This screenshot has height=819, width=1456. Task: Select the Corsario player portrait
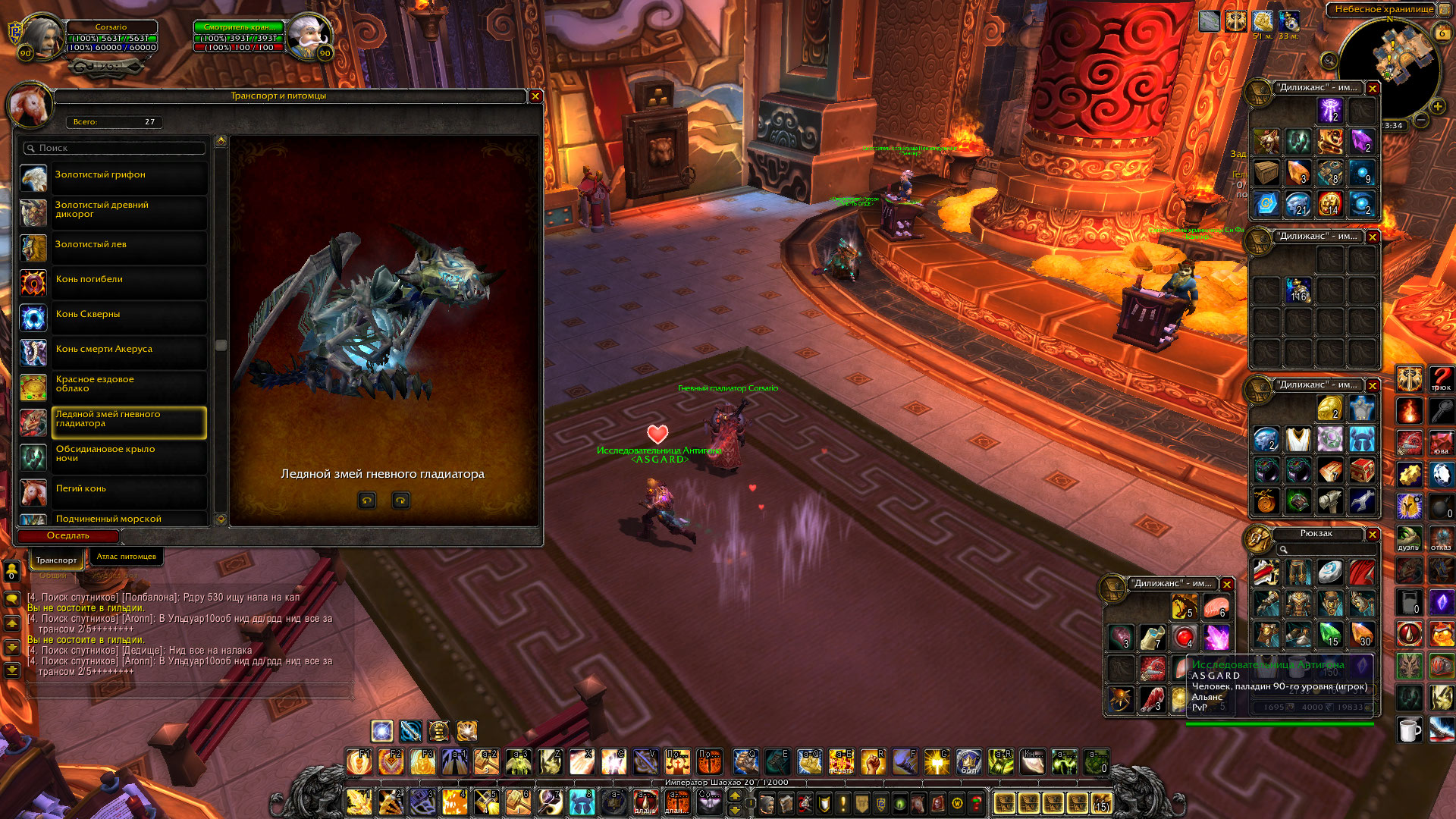pos(39,36)
